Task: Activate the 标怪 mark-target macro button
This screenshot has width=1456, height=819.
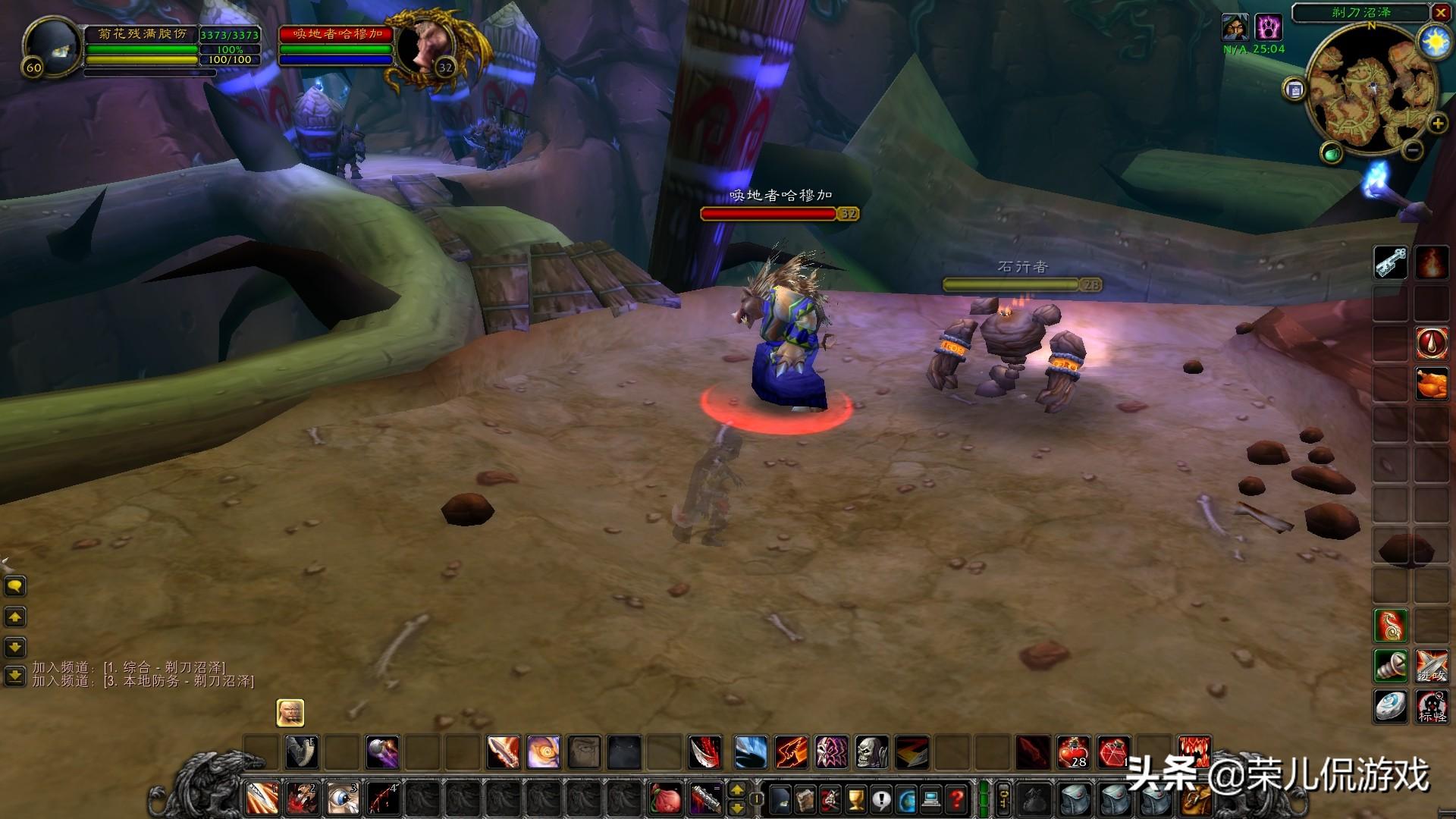Action: click(x=1432, y=706)
